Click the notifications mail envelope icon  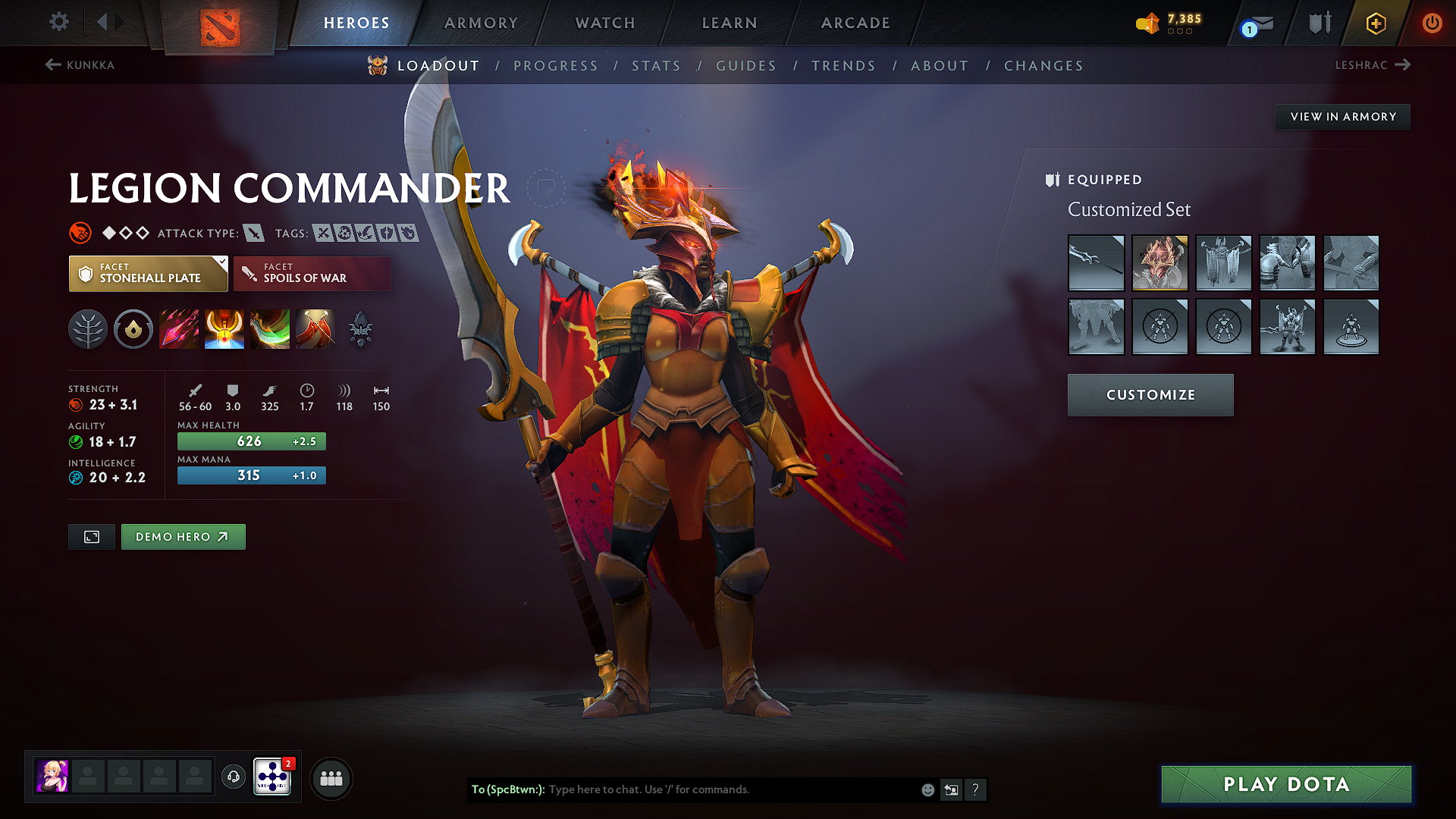point(1254,23)
